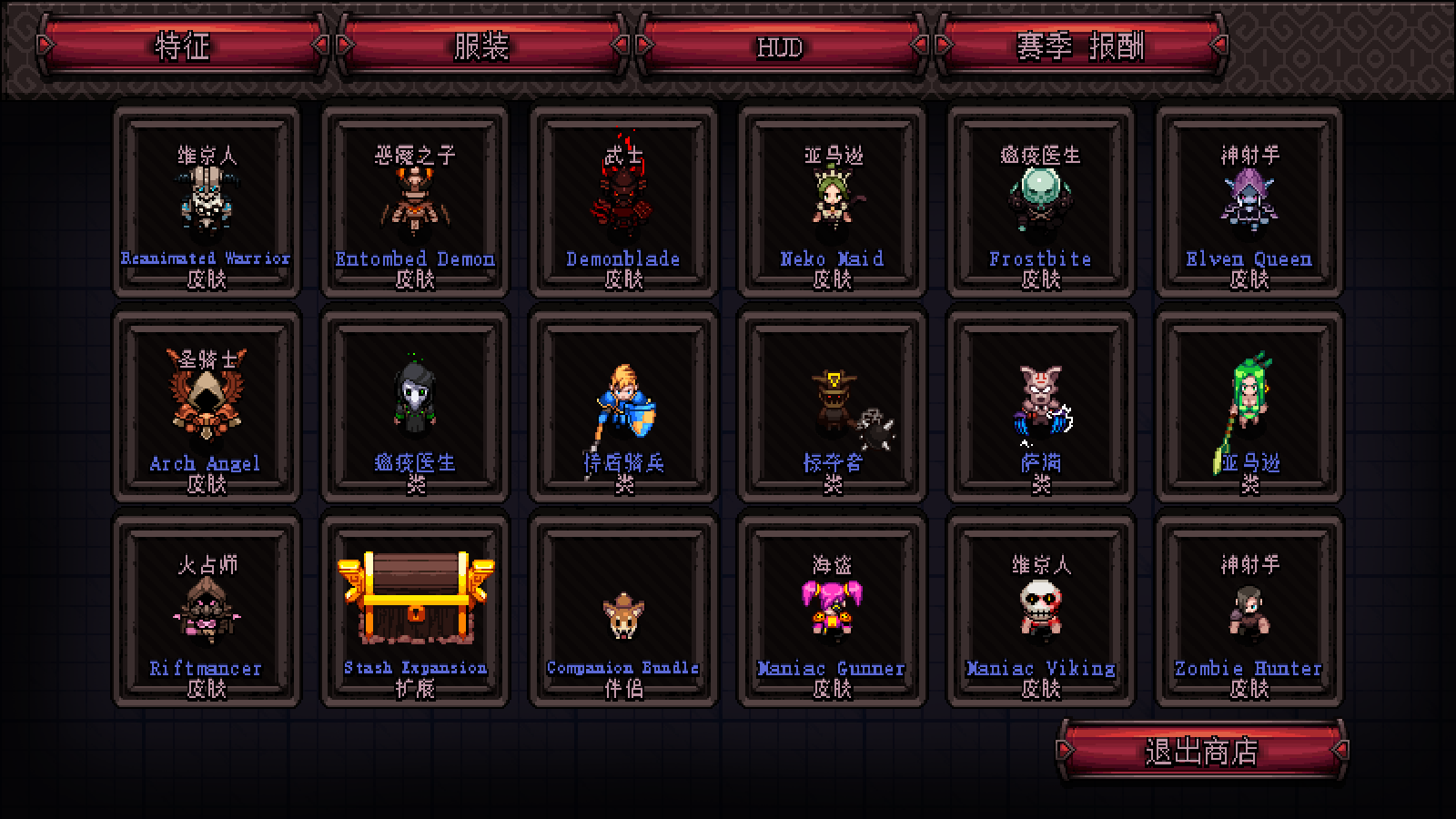The image size is (1456, 819).
Task: Select the Zombie Hunter skin
Action: pyautogui.click(x=1249, y=612)
